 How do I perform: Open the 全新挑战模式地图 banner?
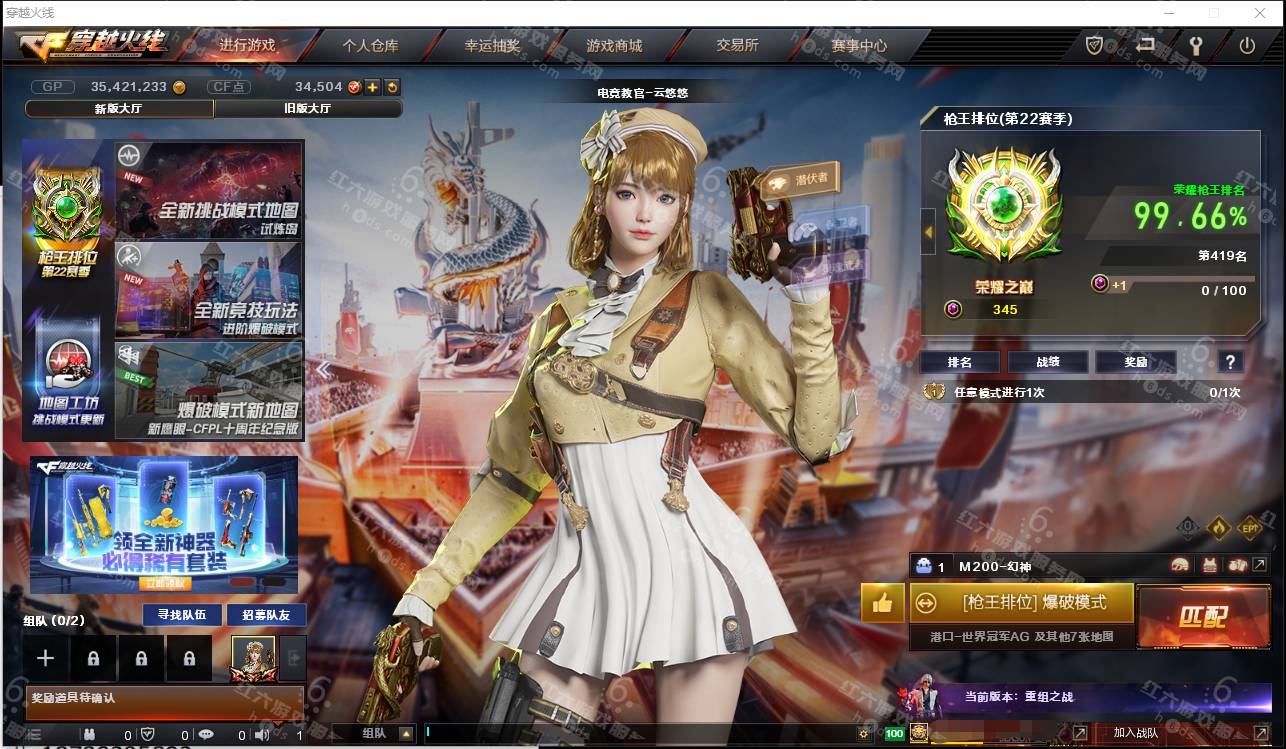click(210, 190)
